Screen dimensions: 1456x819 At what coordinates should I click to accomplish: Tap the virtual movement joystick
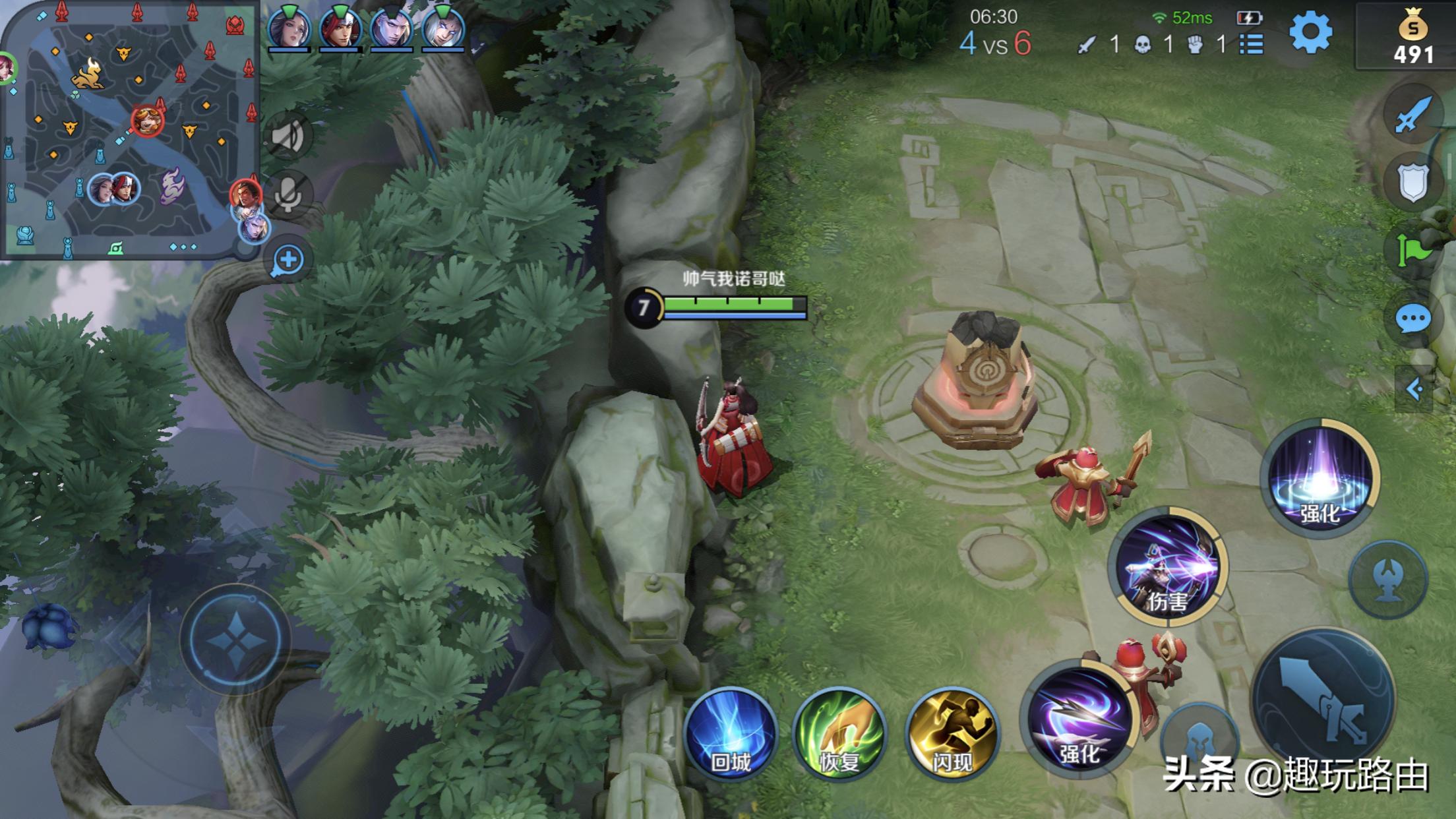click(235, 638)
